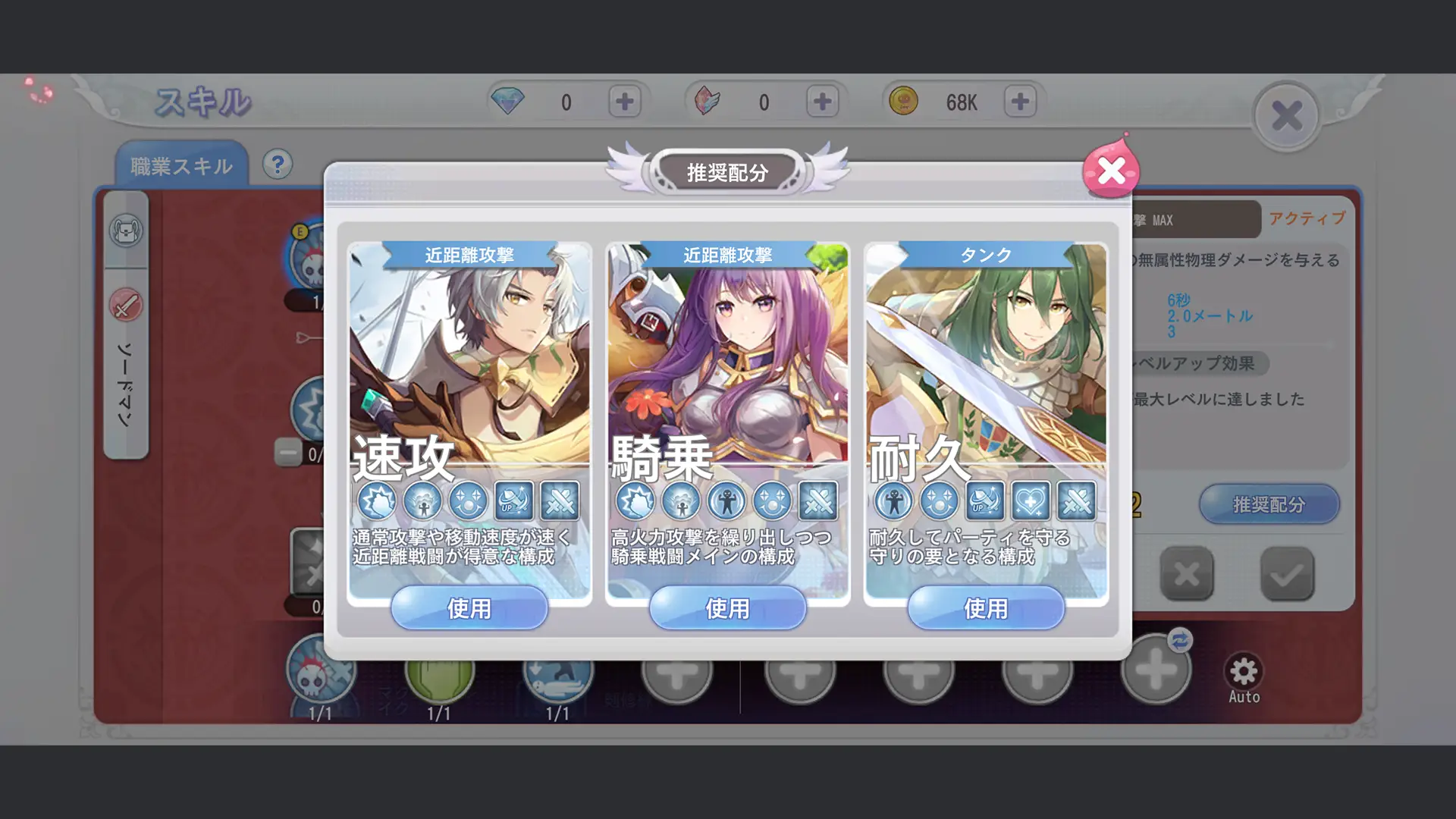Image resolution: width=1456 pixels, height=819 pixels.
Task: Expand the coin balance via the 68K plus button
Action: click(x=1019, y=100)
